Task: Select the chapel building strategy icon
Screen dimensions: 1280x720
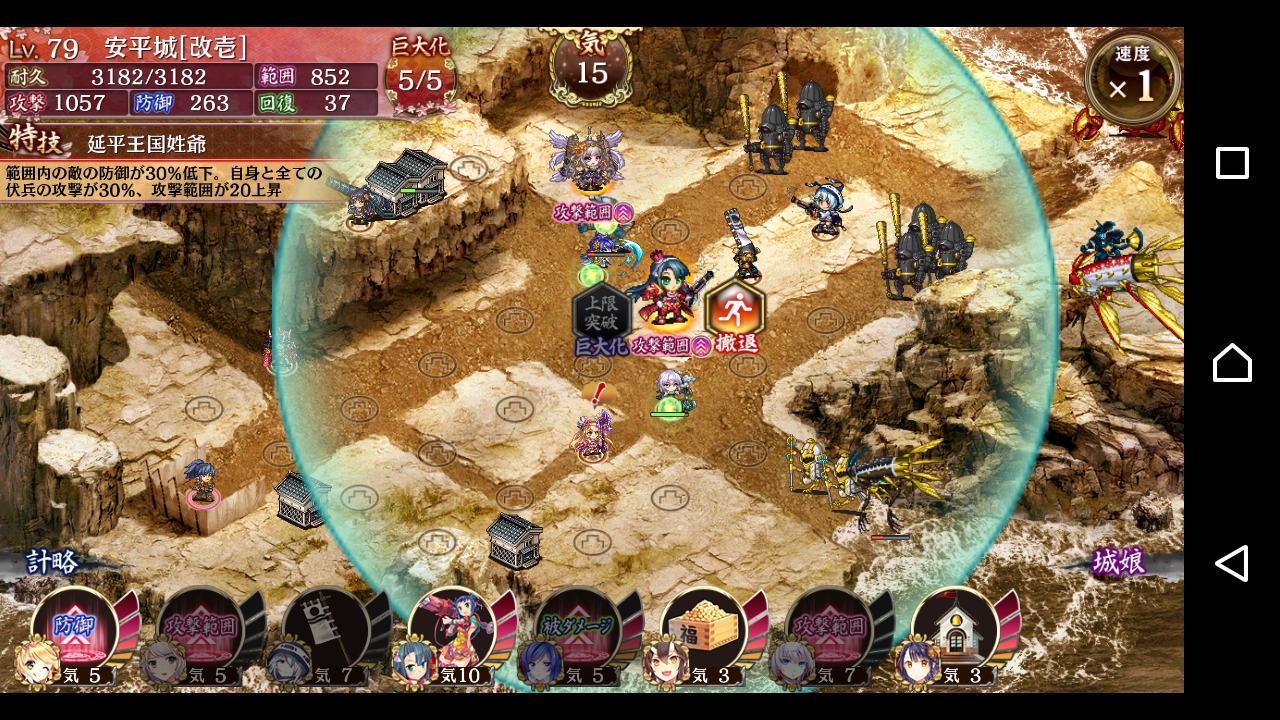Action: 956,630
